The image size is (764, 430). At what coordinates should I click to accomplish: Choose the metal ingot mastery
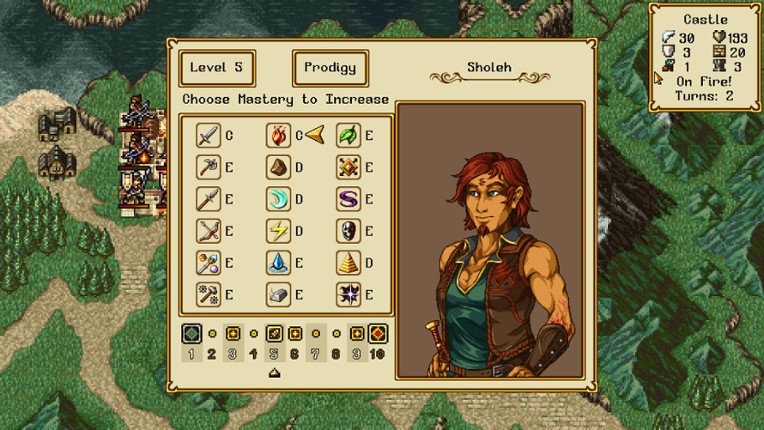(x=278, y=294)
